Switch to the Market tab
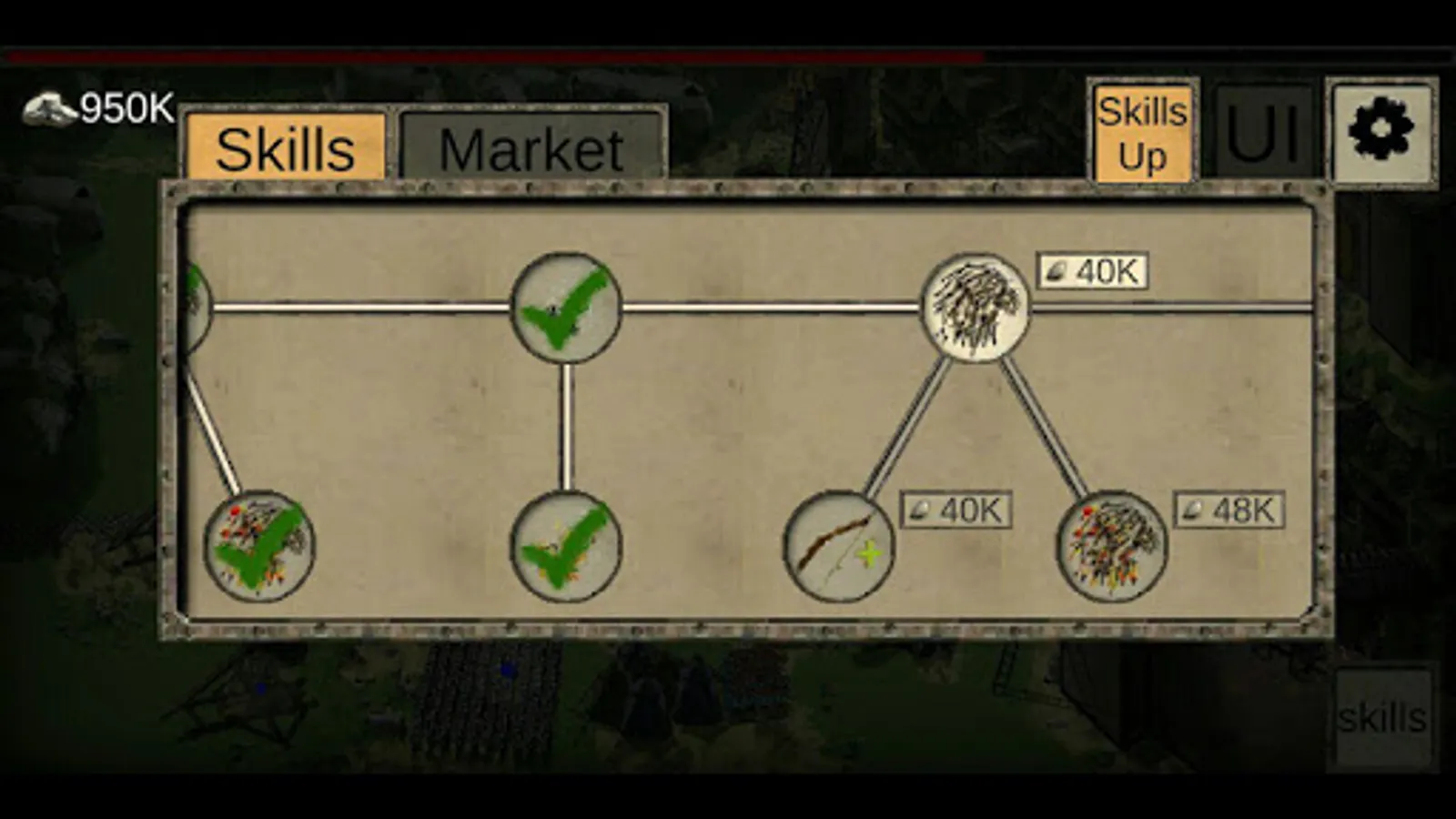 [531, 149]
